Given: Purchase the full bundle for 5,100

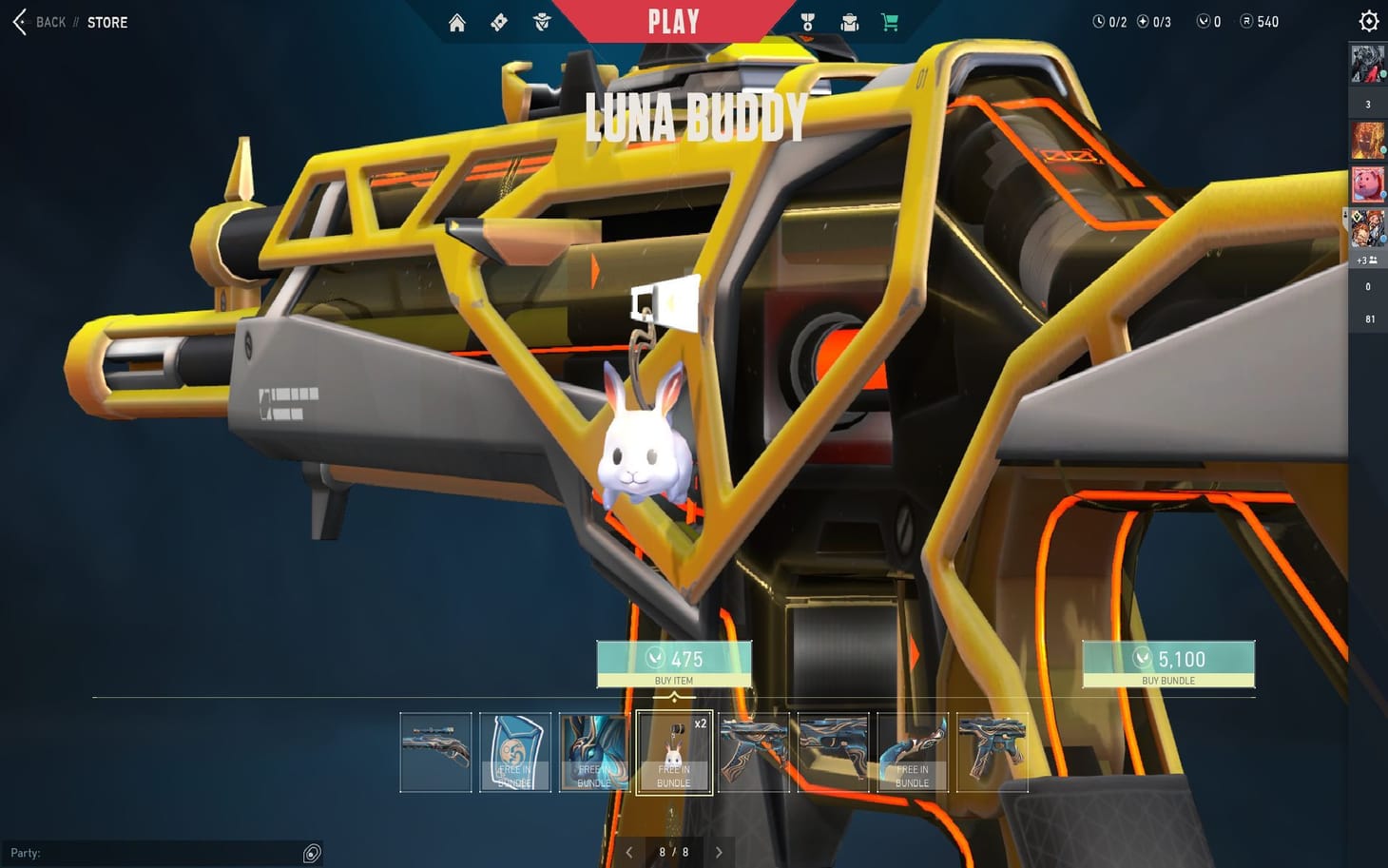Looking at the screenshot, I should click(x=1167, y=663).
